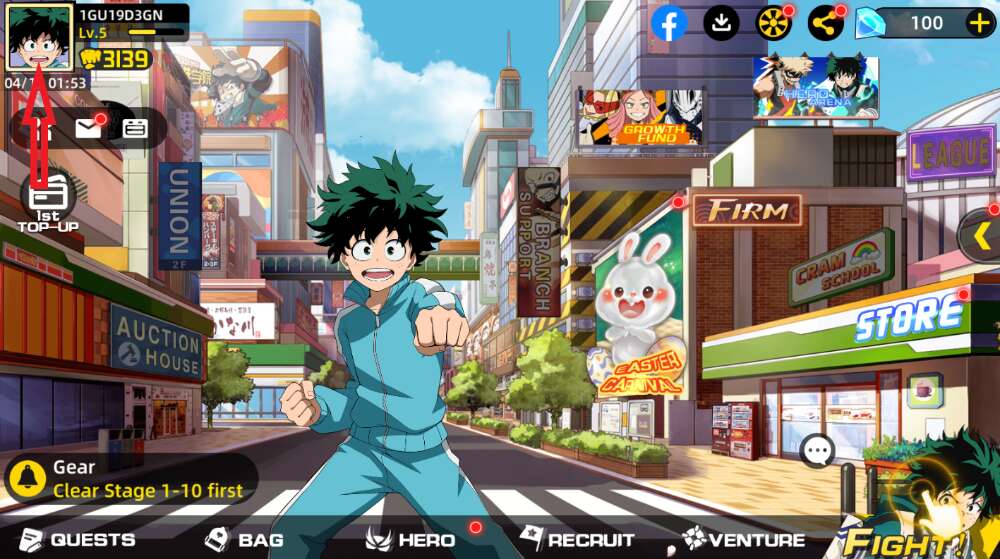Tap the yellow share icon
Screen dimensions: 1000x559
tap(825, 23)
